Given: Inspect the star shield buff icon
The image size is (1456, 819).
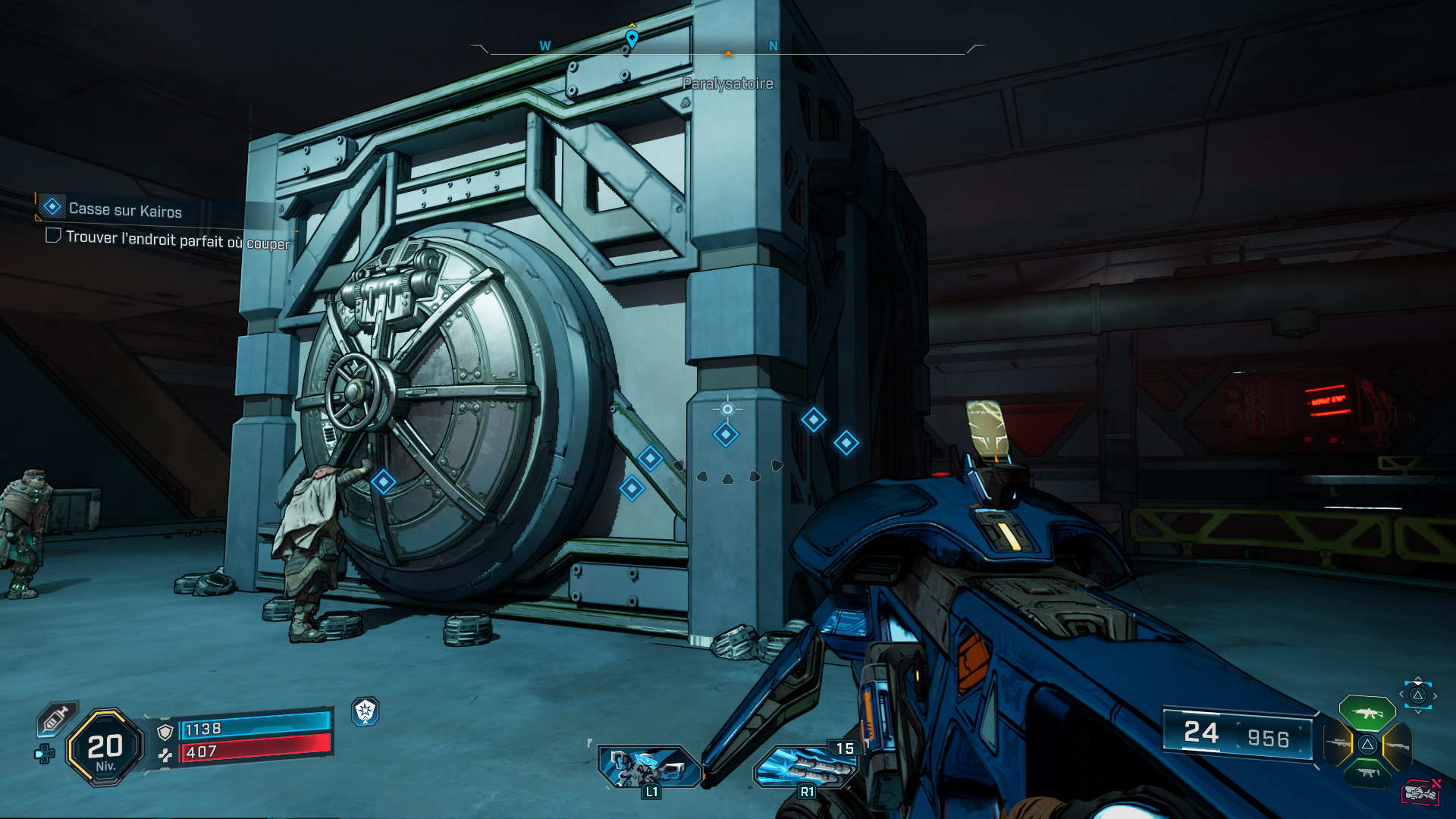Looking at the screenshot, I should tap(366, 711).
